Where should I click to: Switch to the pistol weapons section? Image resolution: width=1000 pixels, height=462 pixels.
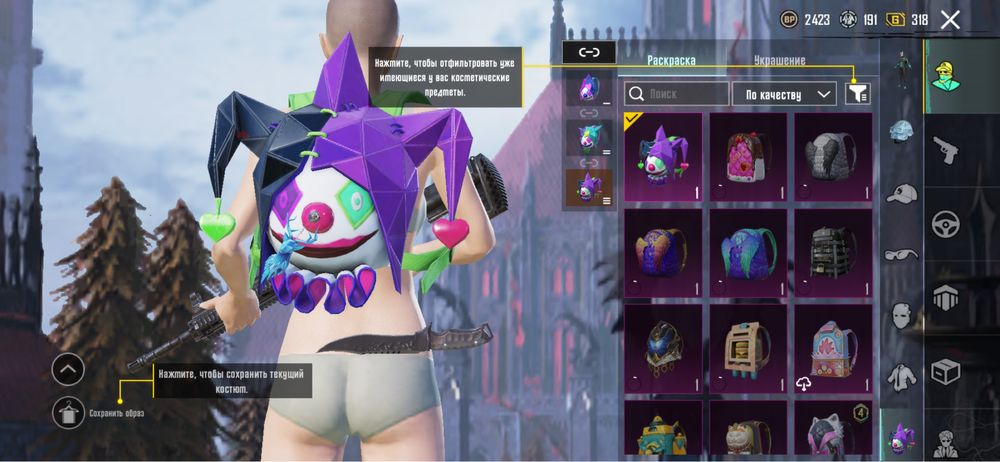pyautogui.click(x=945, y=150)
